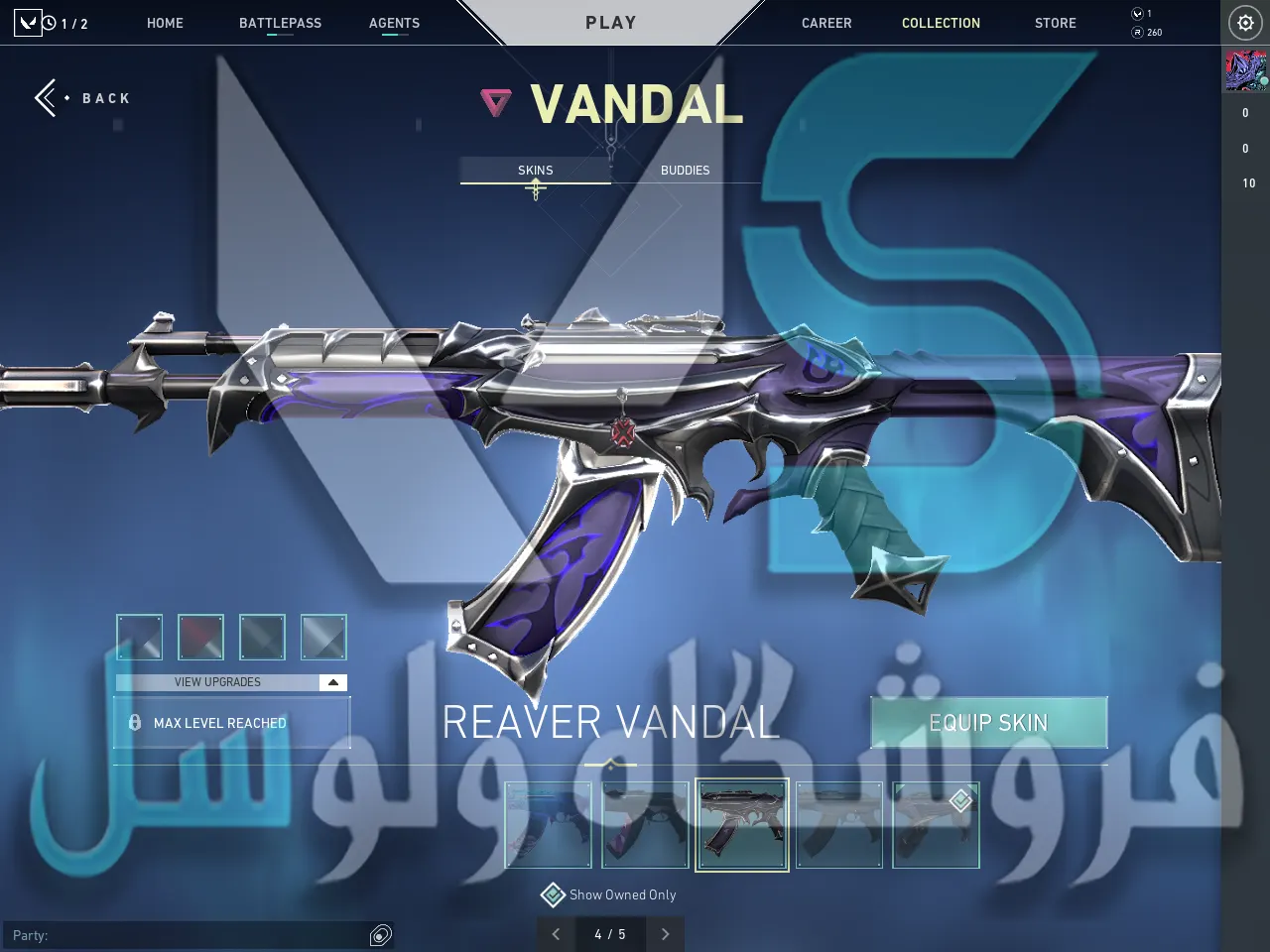Open settings via the gear icon
This screenshot has height=952, width=1270.
click(x=1245, y=23)
